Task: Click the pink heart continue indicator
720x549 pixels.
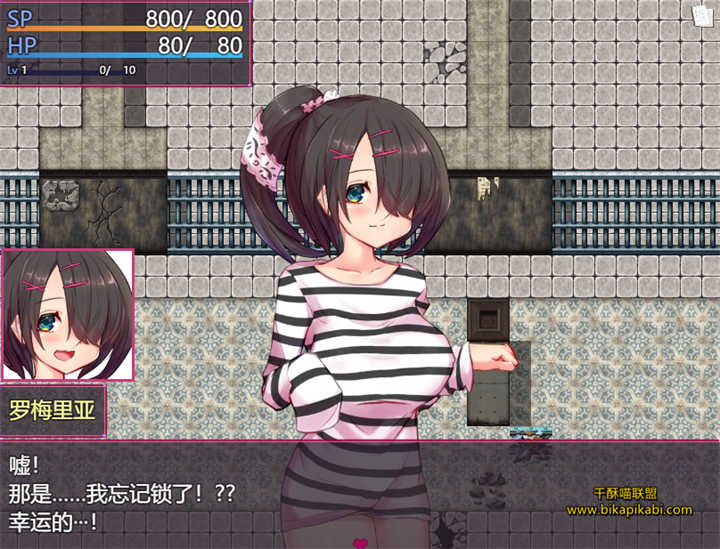Action: tap(361, 543)
